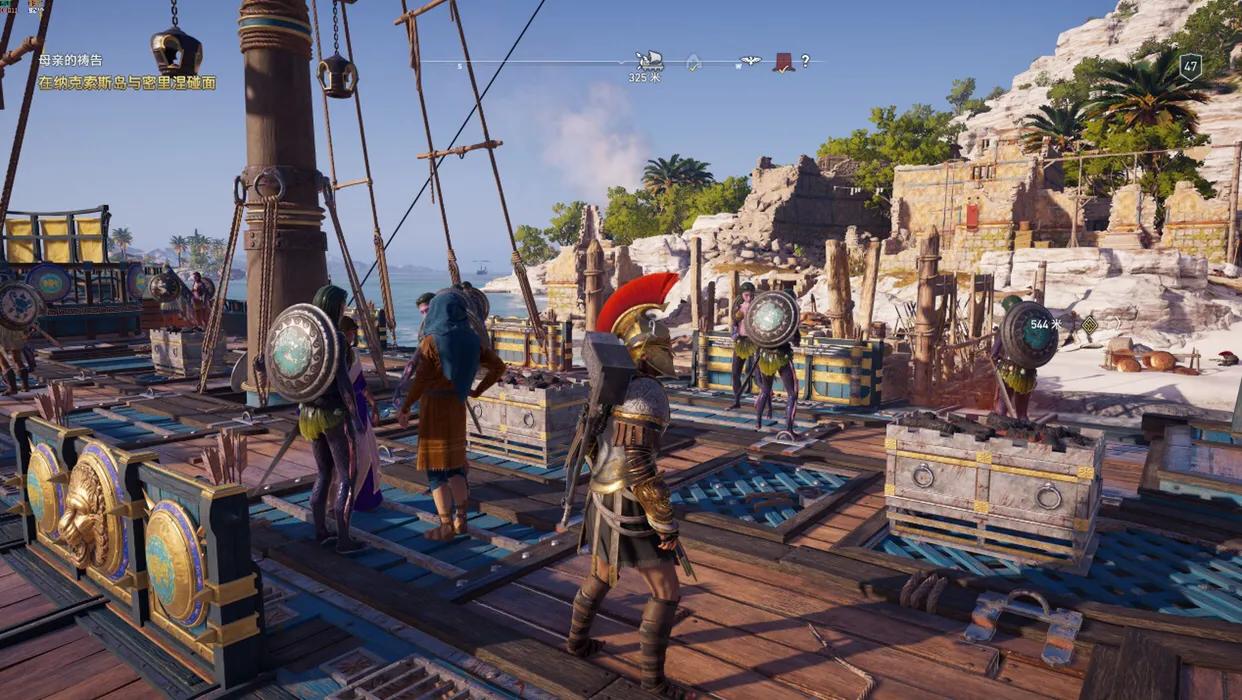Image resolution: width=1242 pixels, height=700 pixels.
Task: Click the faded completed-location icon on compass
Action: (693, 62)
